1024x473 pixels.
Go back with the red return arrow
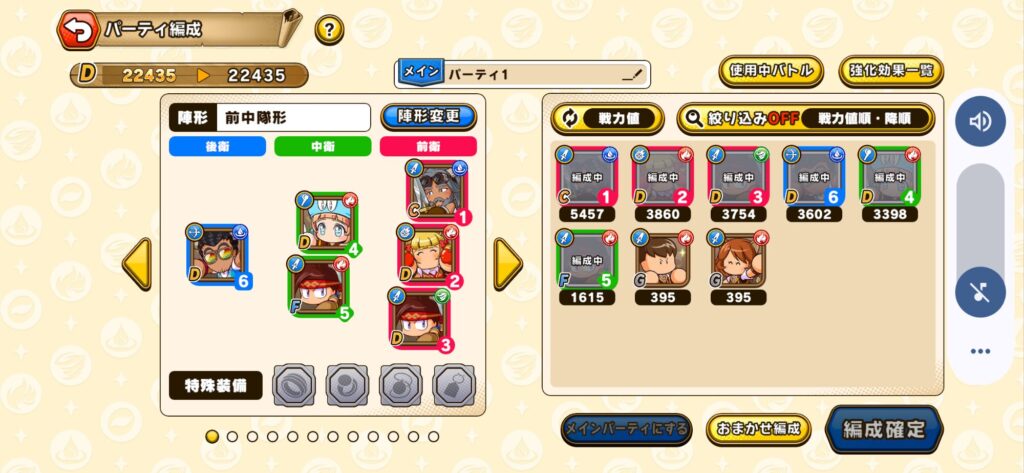click(79, 29)
